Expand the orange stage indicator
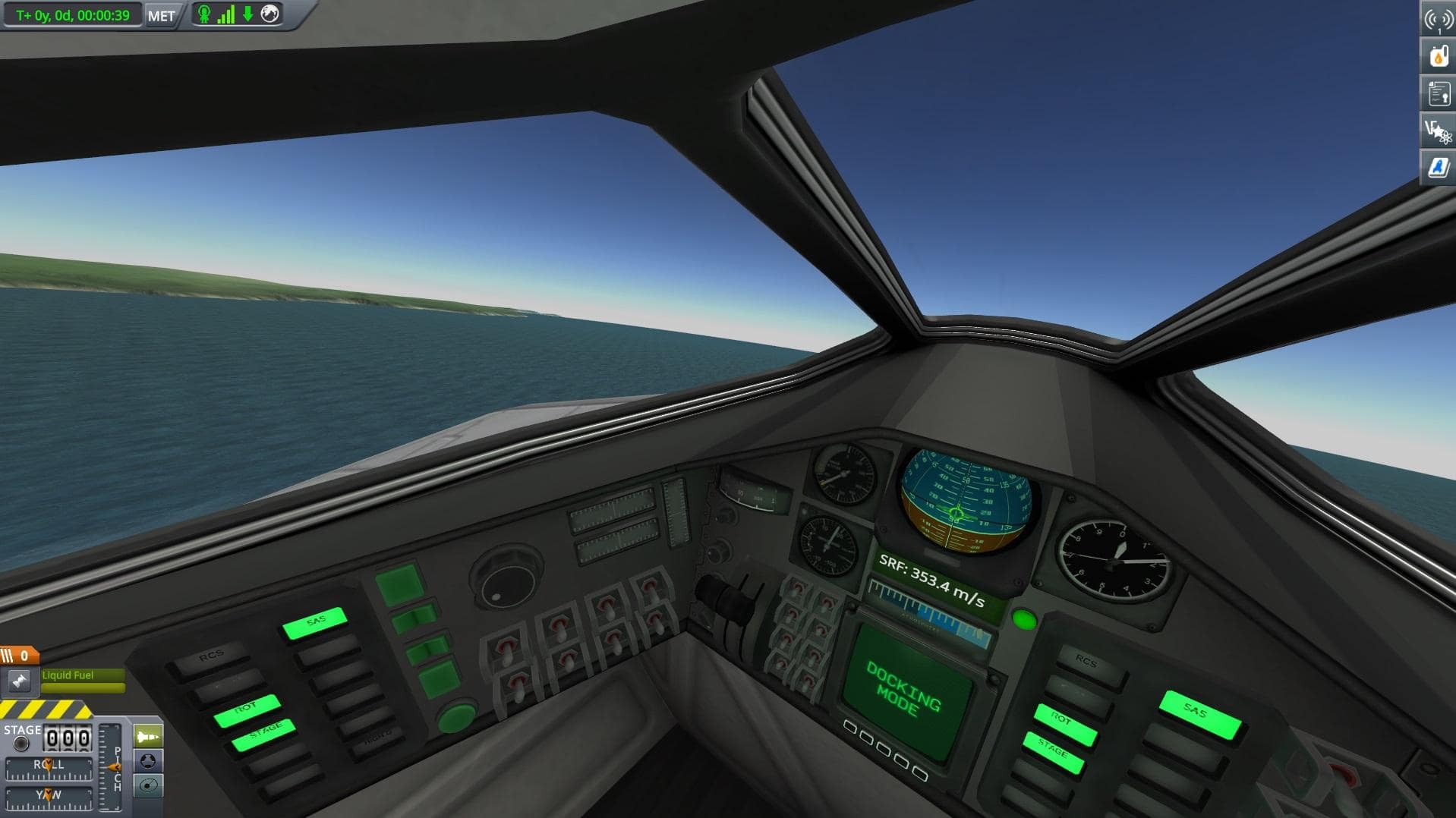 19,654
